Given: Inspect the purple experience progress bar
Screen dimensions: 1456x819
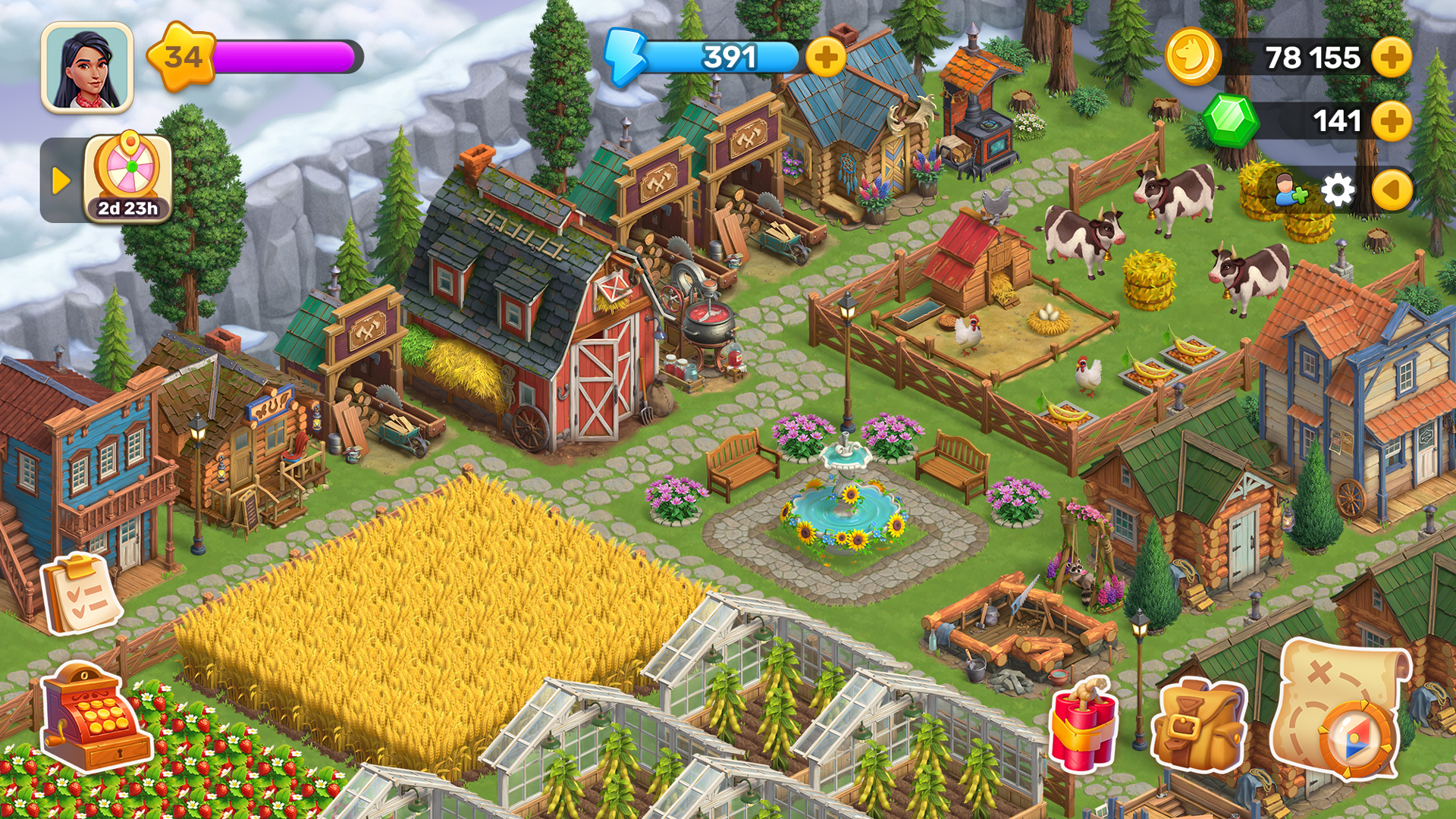Looking at the screenshot, I should (284, 55).
